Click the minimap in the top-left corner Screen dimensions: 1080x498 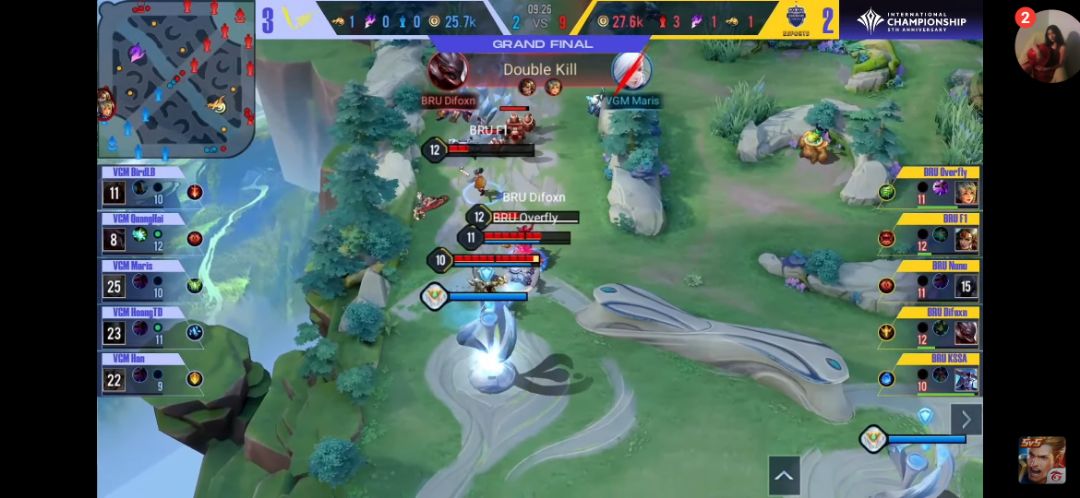point(176,78)
